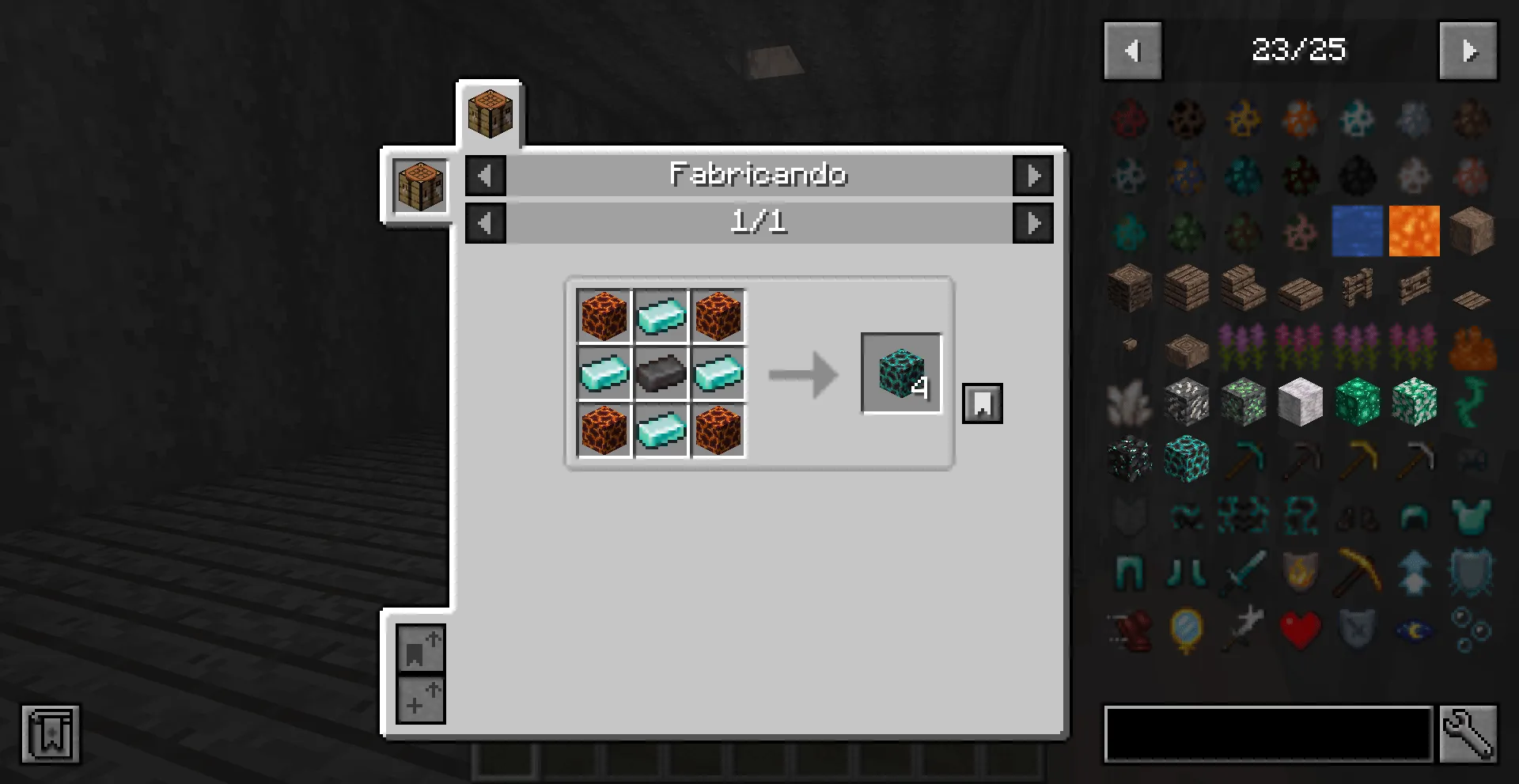Bookmark the recipe output with the flag button
Image resolution: width=1519 pixels, height=784 pixels.
[x=982, y=402]
